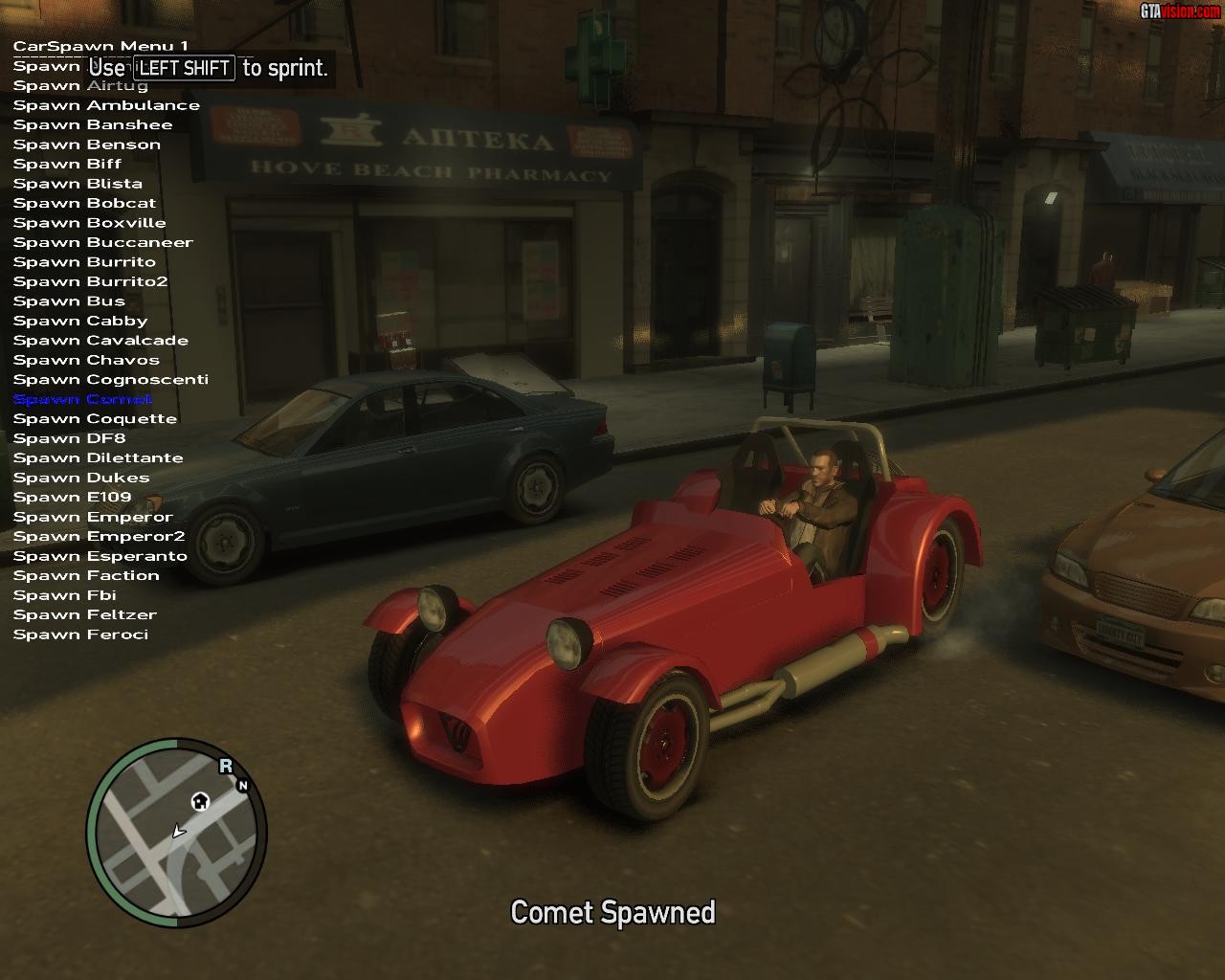Screen dimensions: 1225x980
Task: Click Spawn Esperanto menu entry
Action: point(100,557)
